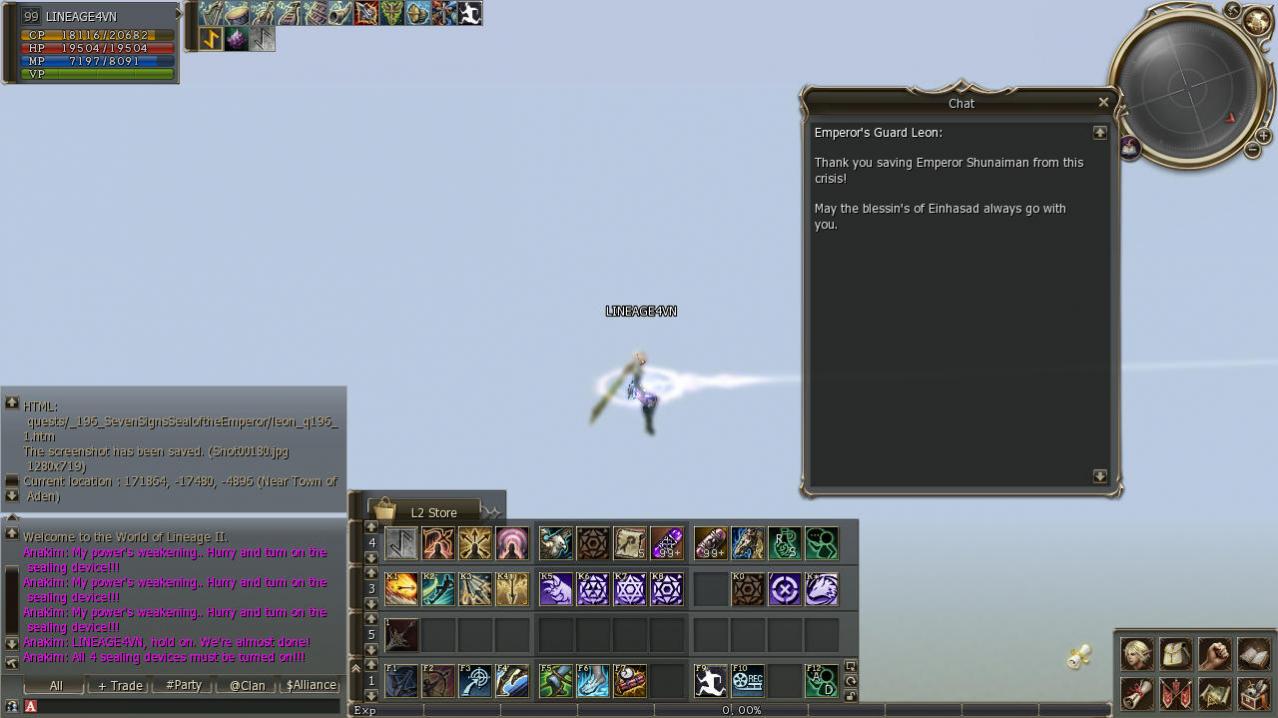Close the Emperor's Guard Leon chat window
The image size is (1278, 718).
point(1103,102)
